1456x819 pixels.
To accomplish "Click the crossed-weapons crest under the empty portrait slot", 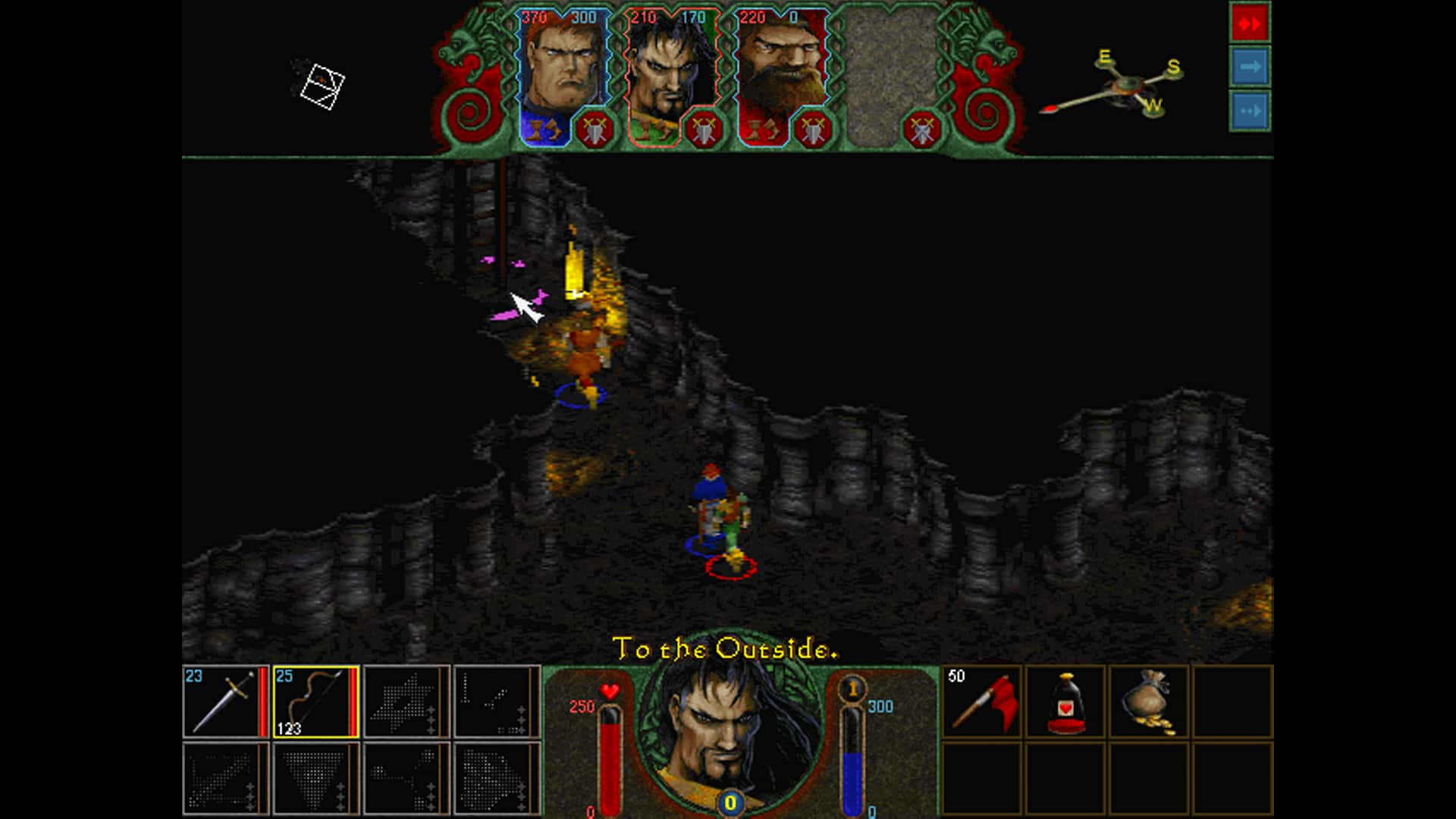I will [924, 127].
